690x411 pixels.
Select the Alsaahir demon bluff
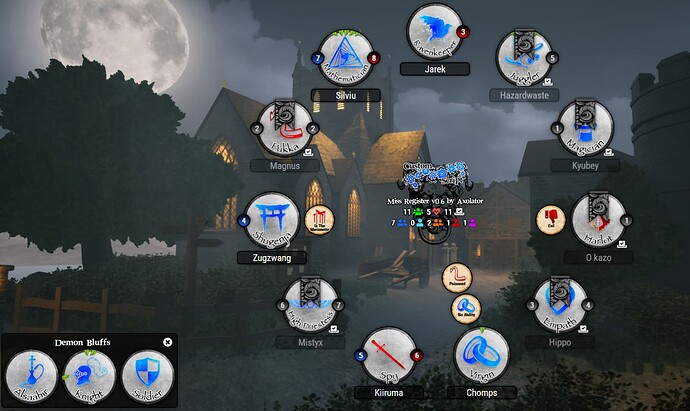pyautogui.click(x=33, y=377)
